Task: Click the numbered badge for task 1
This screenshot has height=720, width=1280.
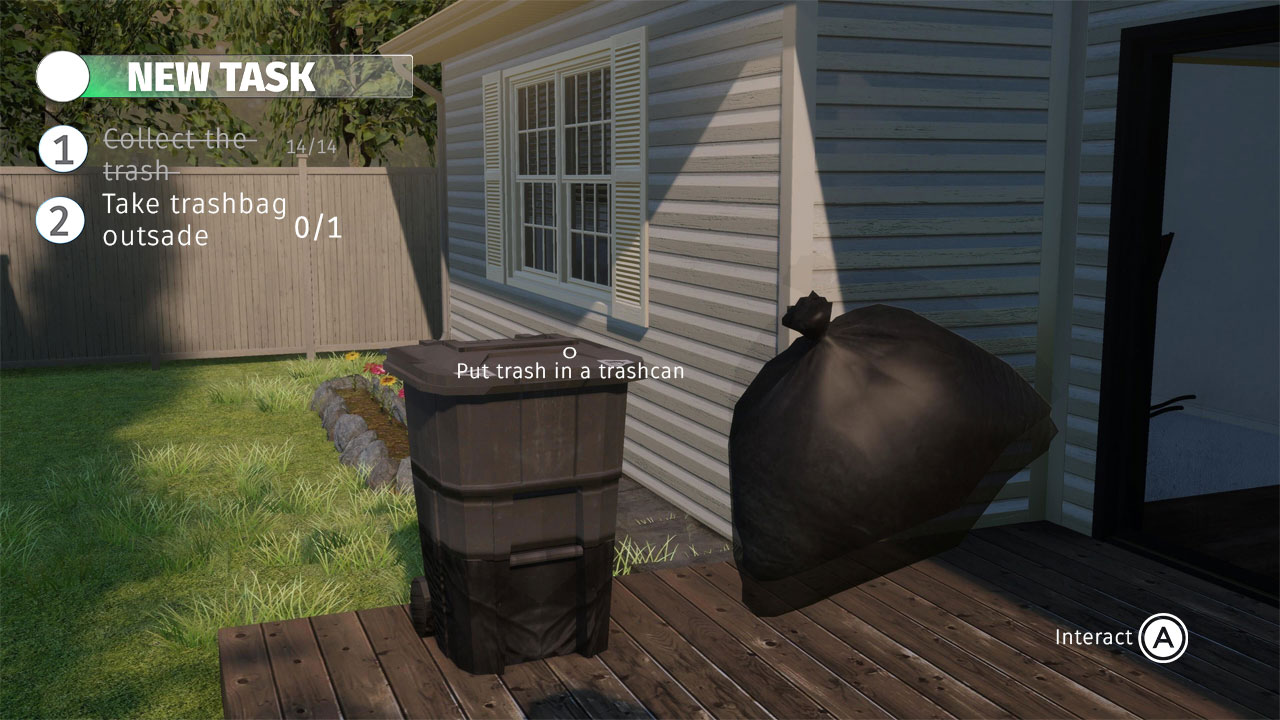Action: [x=62, y=150]
